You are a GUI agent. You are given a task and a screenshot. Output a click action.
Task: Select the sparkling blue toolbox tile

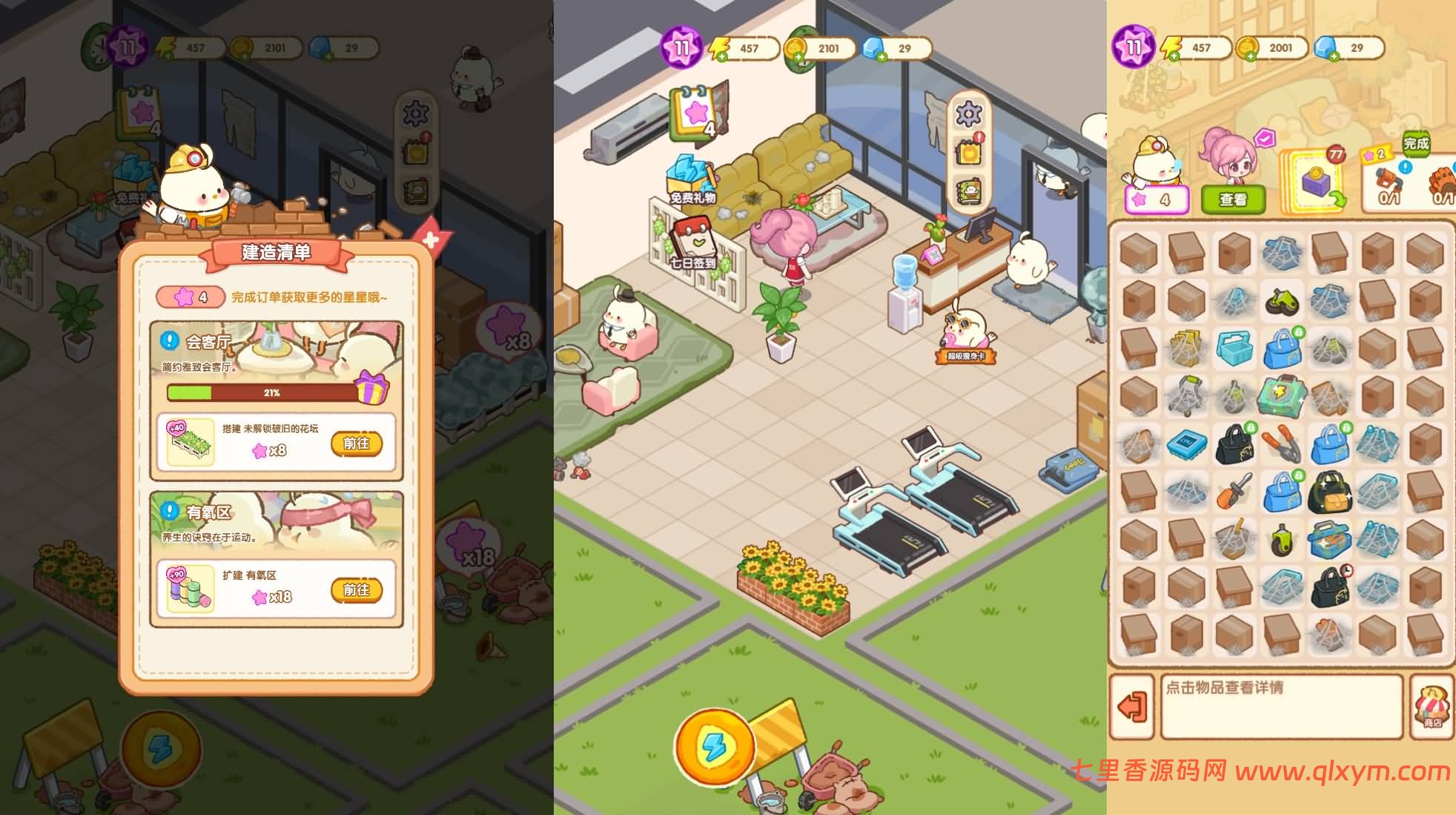click(x=1328, y=538)
